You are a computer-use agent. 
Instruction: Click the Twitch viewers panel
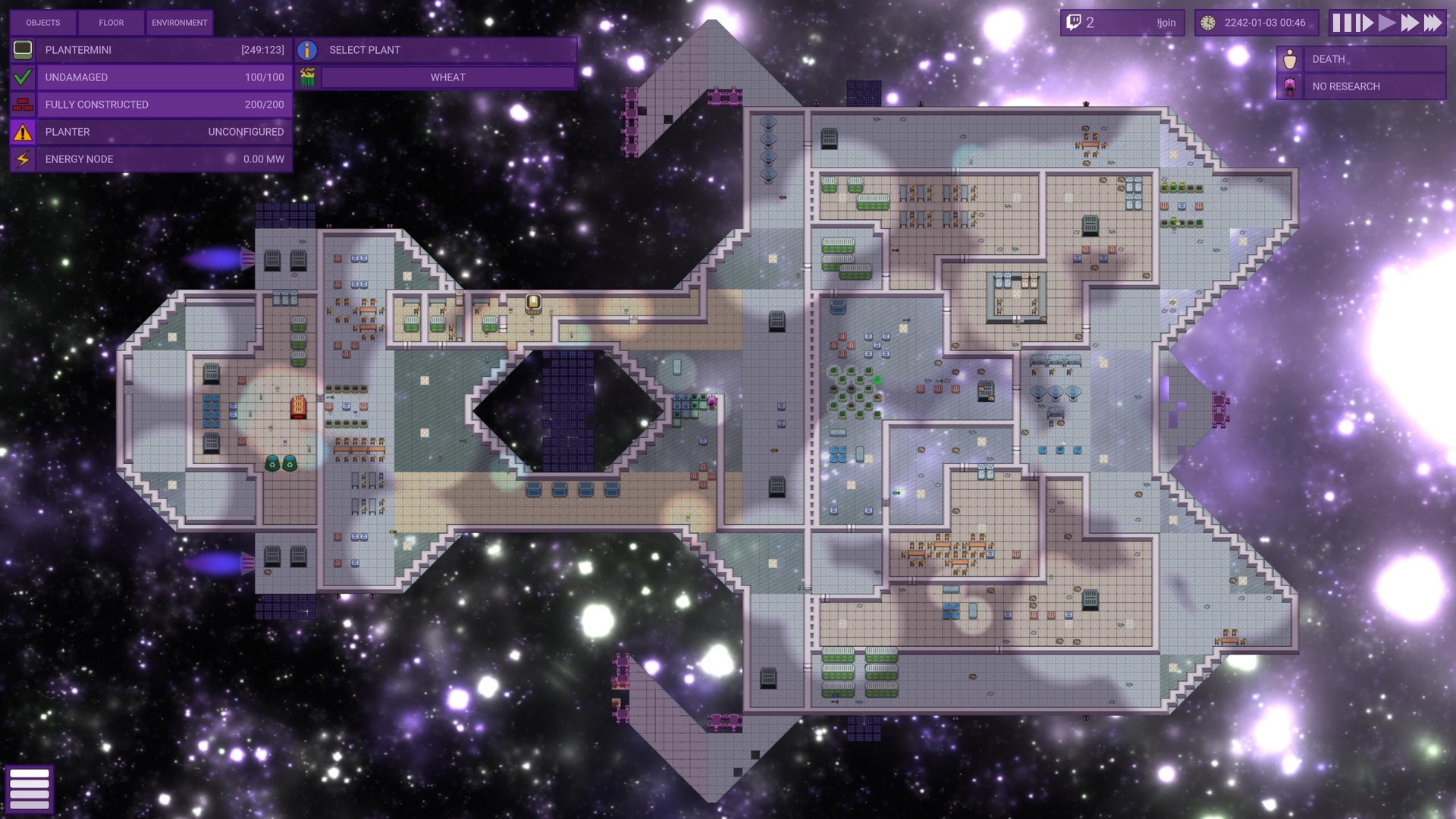point(1122,23)
